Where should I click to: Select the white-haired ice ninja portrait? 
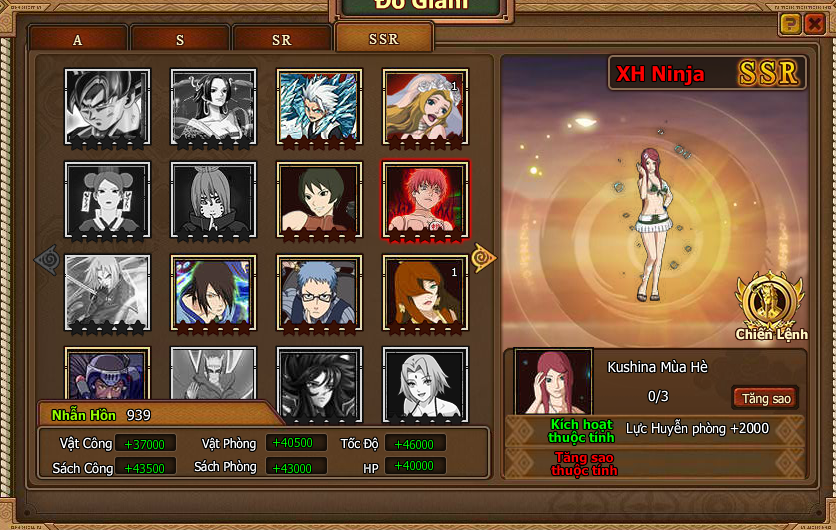319,106
